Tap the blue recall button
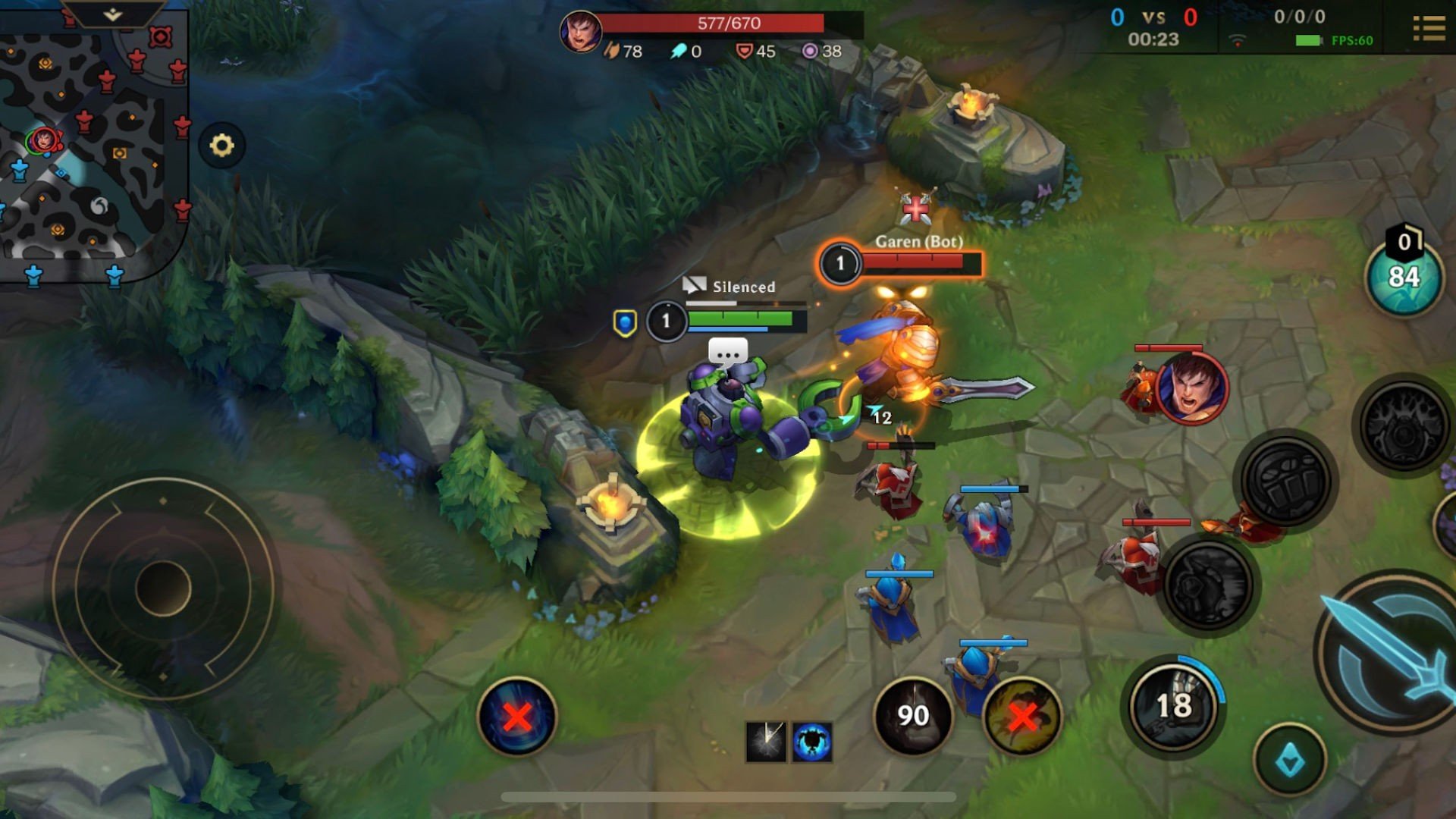The height and width of the screenshot is (819, 1456). (517, 716)
